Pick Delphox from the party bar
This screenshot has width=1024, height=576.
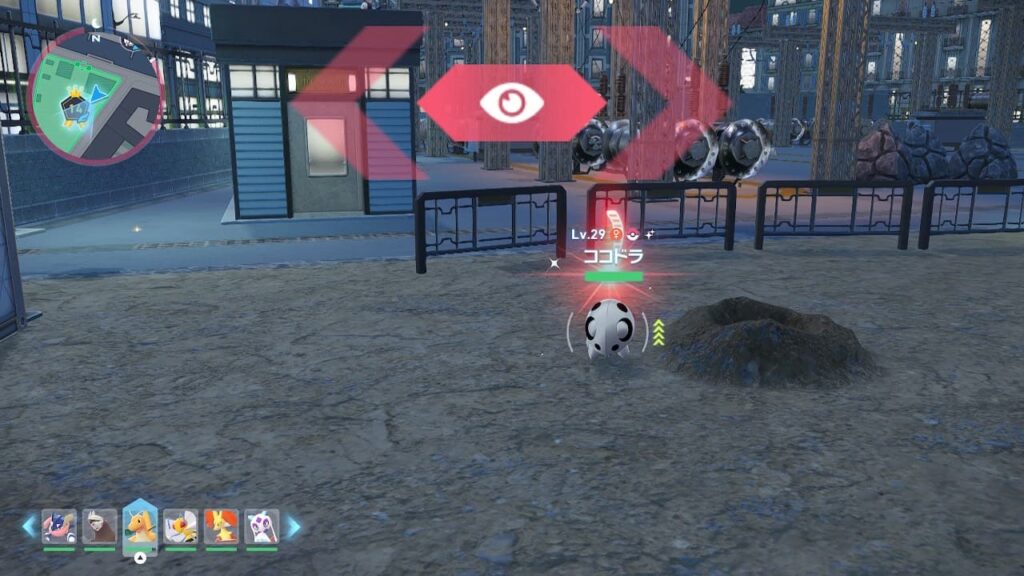(x=221, y=527)
